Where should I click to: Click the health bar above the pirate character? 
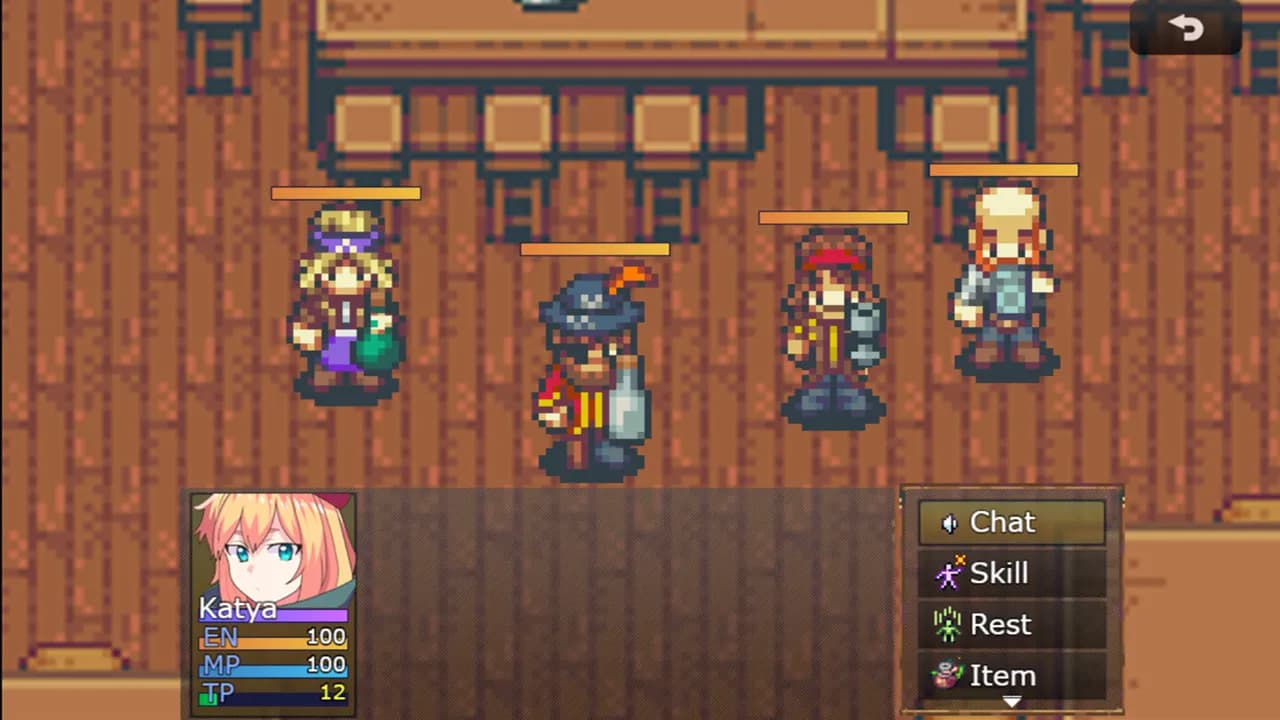594,249
